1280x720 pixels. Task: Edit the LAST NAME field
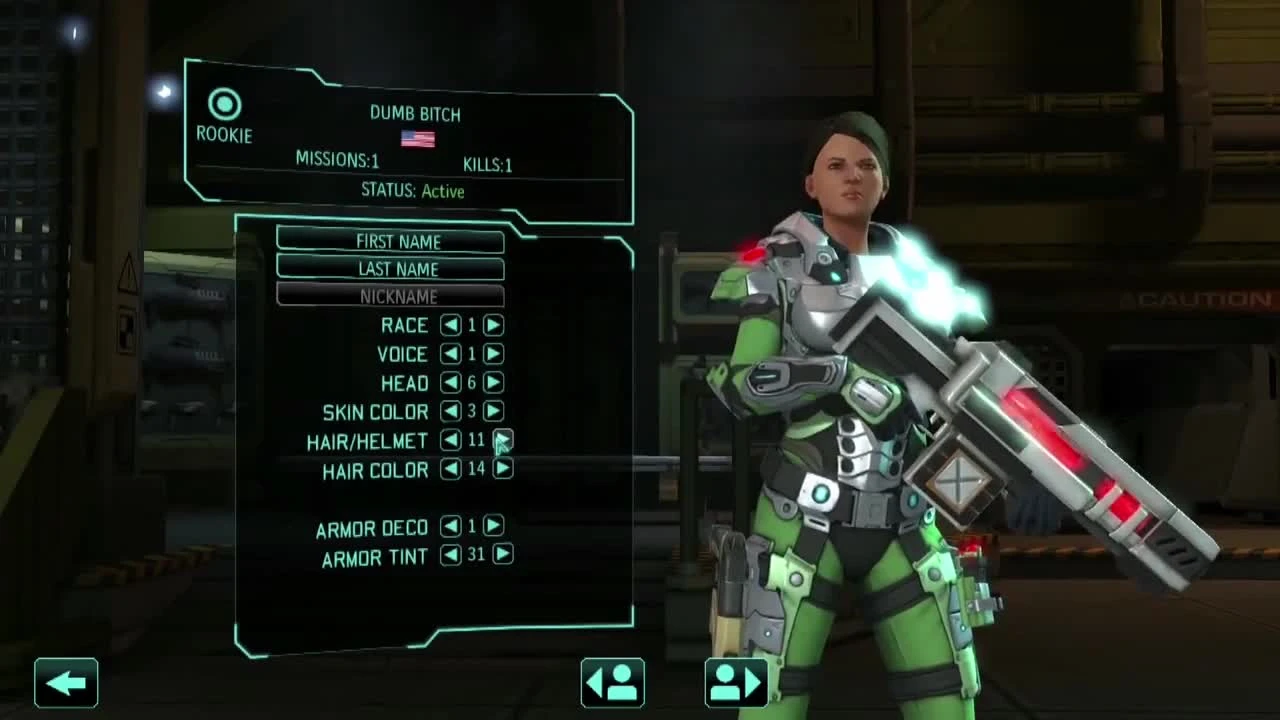pos(392,268)
